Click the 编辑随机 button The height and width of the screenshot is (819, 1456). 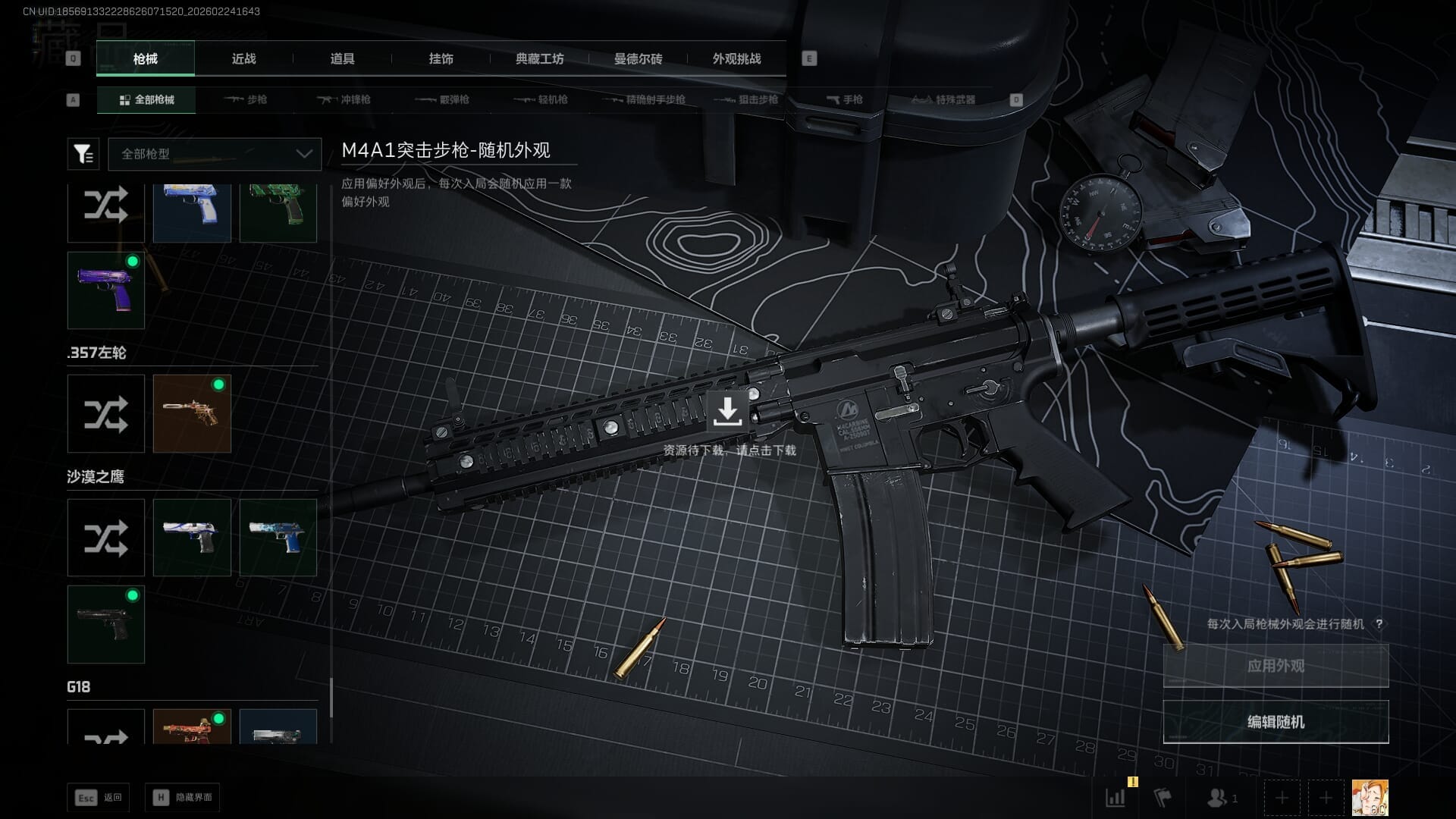[x=1276, y=722]
